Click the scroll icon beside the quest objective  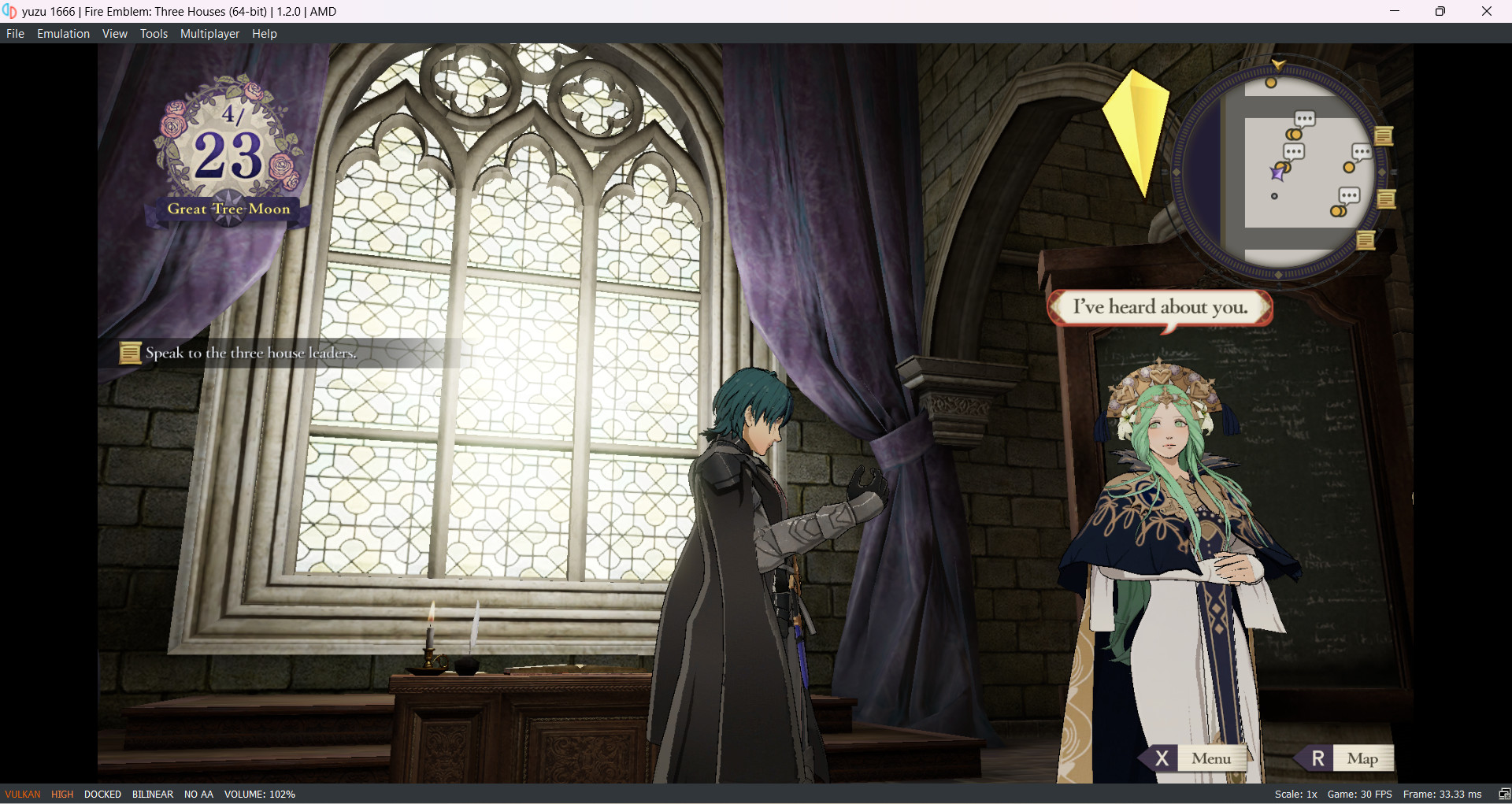(129, 353)
